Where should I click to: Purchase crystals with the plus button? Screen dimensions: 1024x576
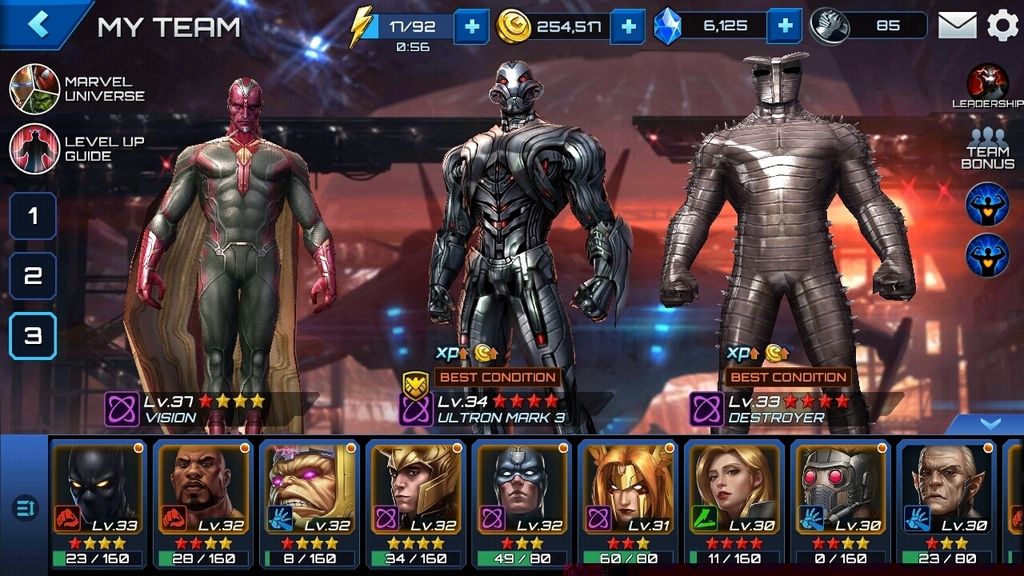click(786, 26)
